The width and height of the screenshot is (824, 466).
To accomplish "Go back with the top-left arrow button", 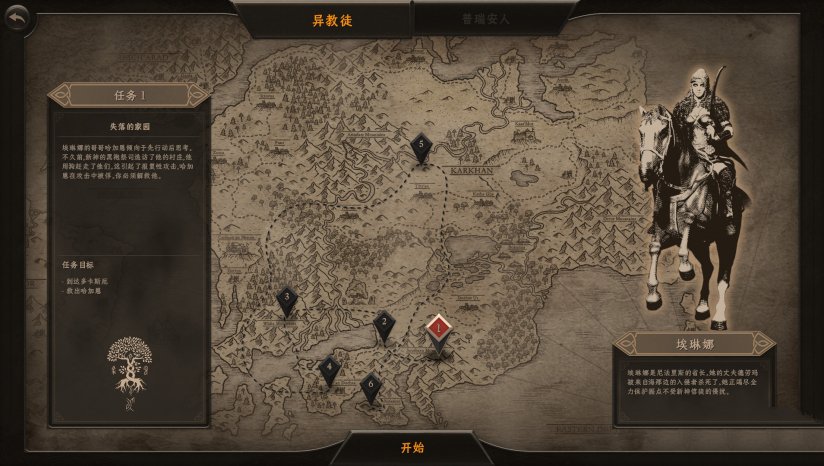I will 18,19.
